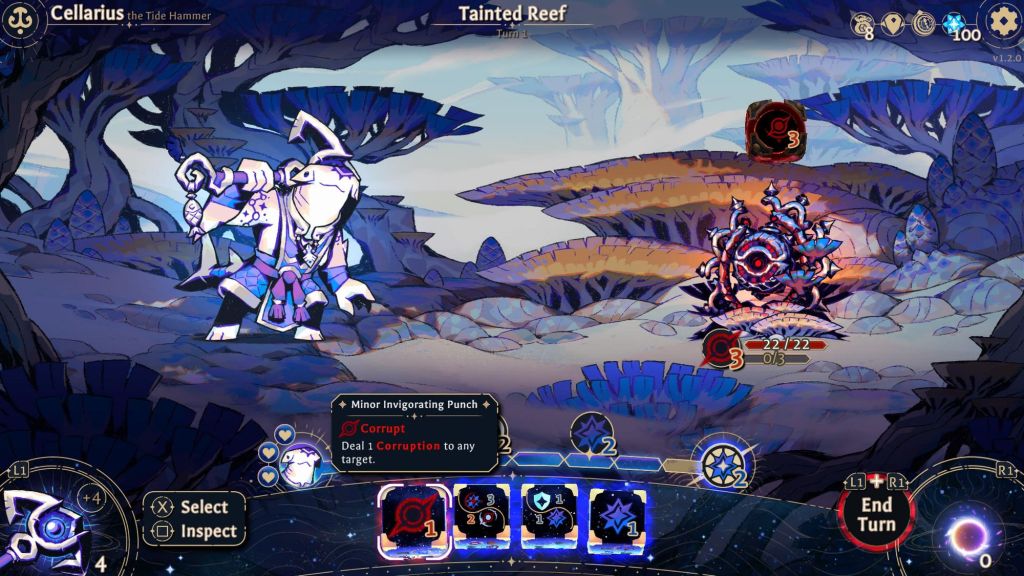
Task: End the current turn
Action: 875,513
